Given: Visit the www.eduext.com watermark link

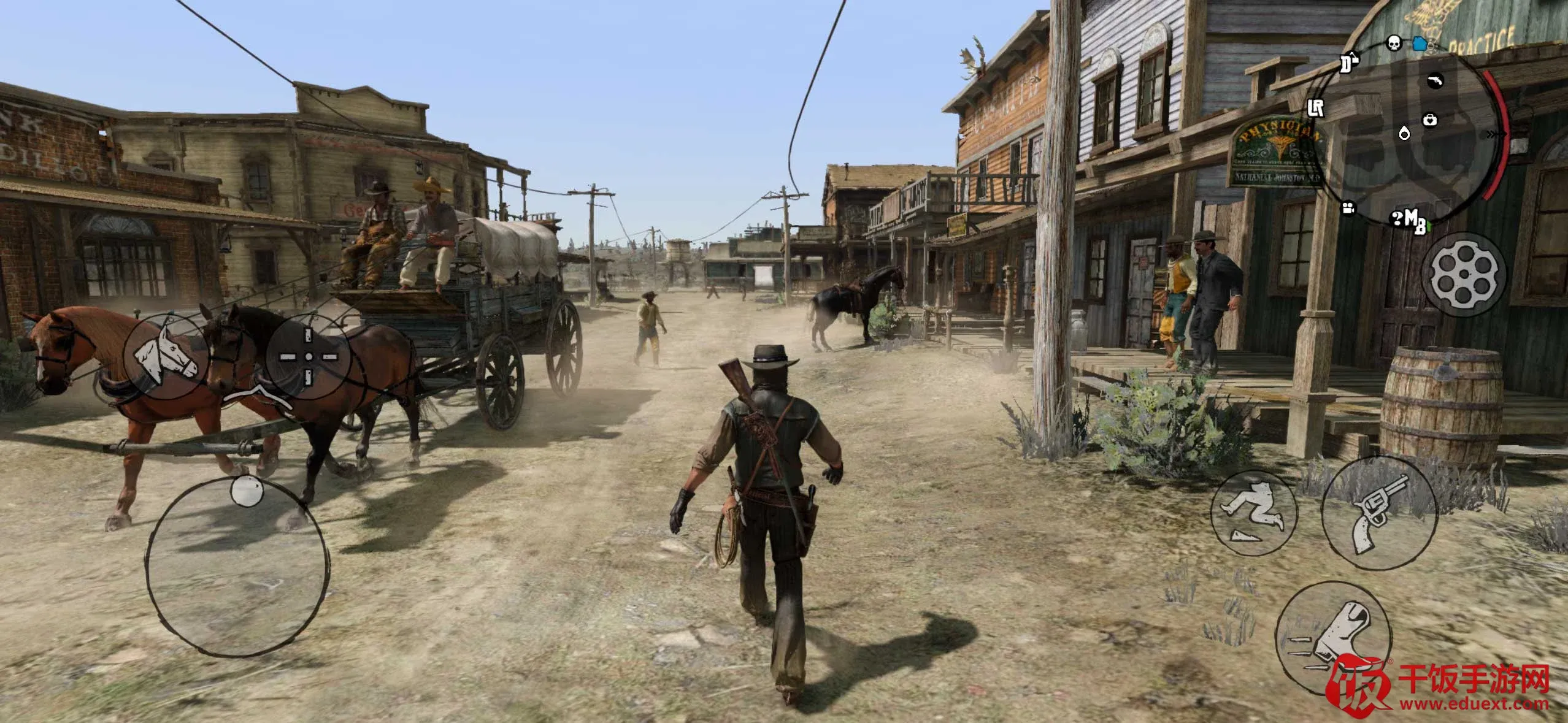Looking at the screenshot, I should pyautogui.click(x=1474, y=704).
